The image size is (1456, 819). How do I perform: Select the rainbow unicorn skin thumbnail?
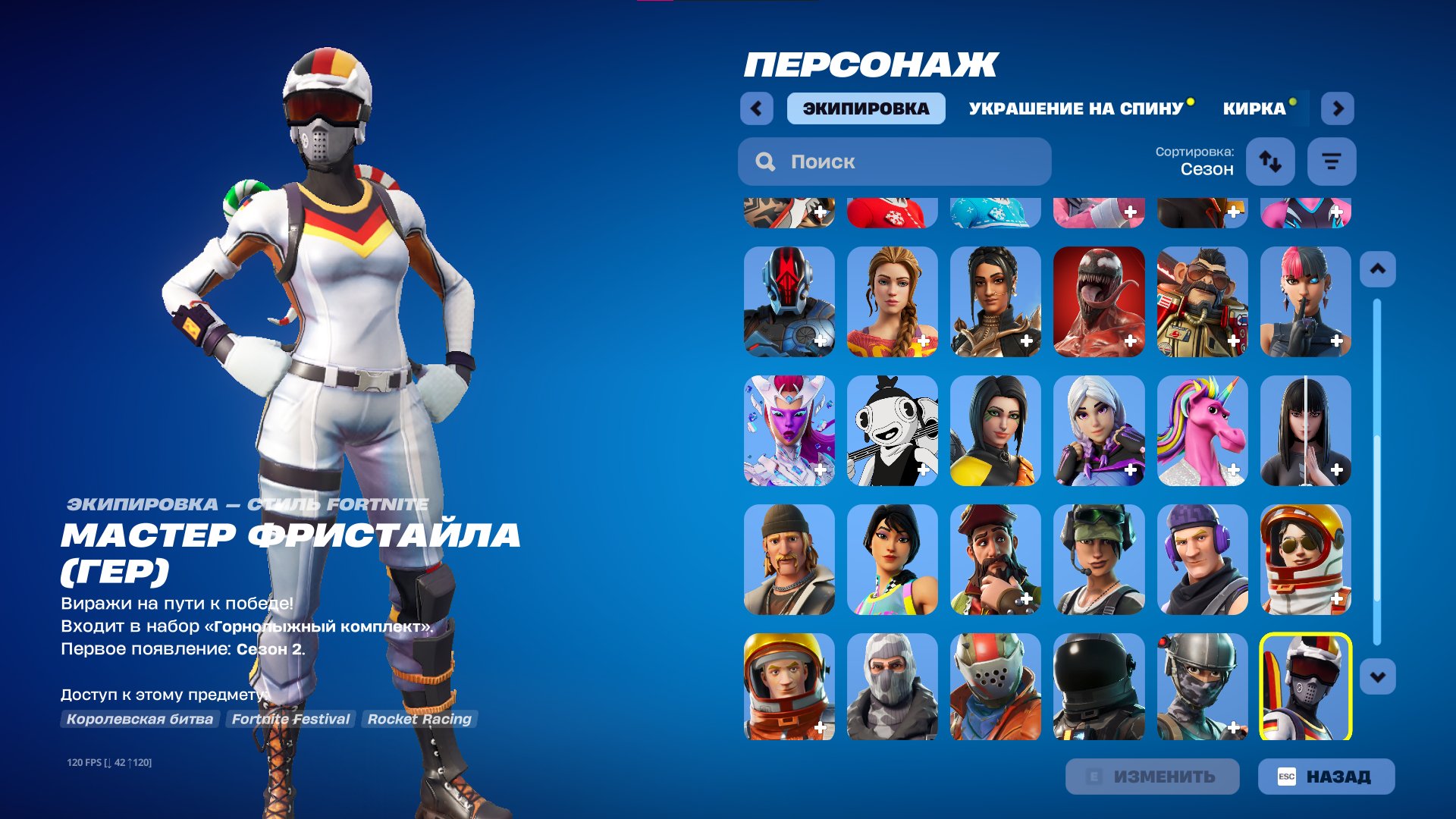tap(1202, 432)
